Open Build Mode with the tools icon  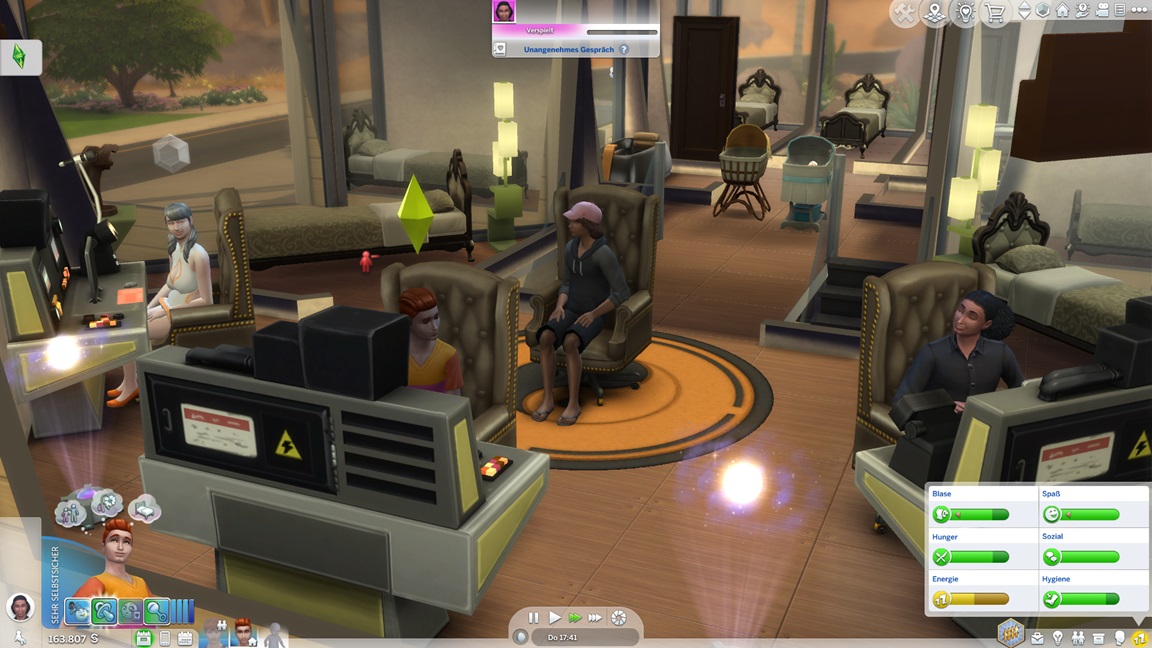[904, 13]
